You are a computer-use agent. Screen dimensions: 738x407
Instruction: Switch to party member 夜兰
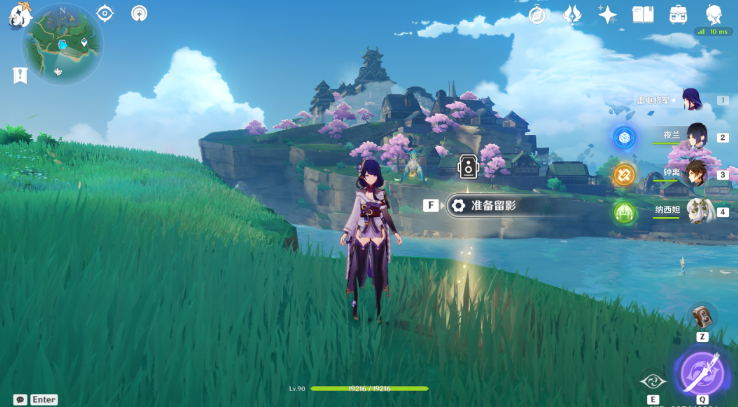(697, 137)
